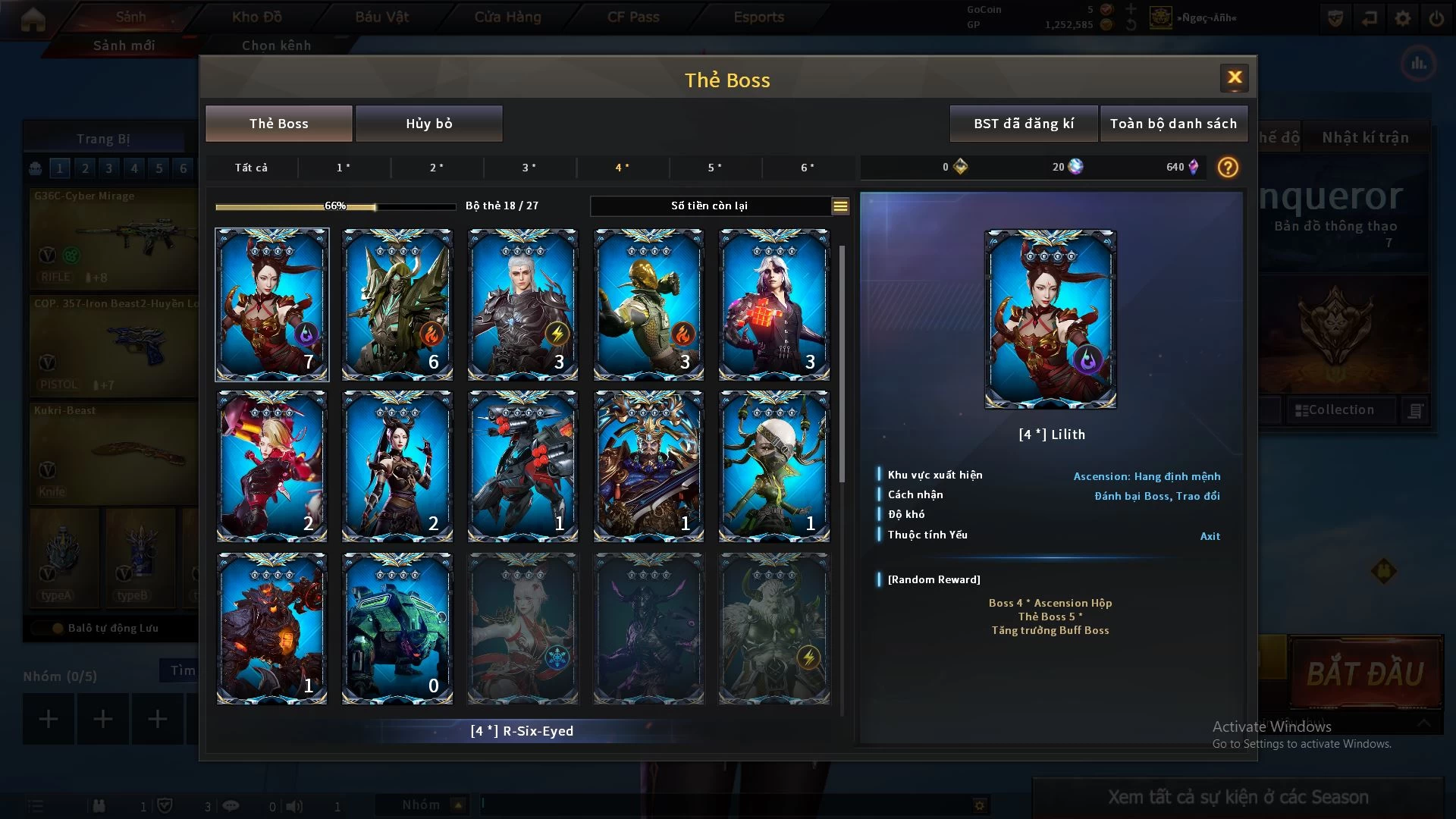Open the Thẻ Boss tab

click(x=278, y=124)
